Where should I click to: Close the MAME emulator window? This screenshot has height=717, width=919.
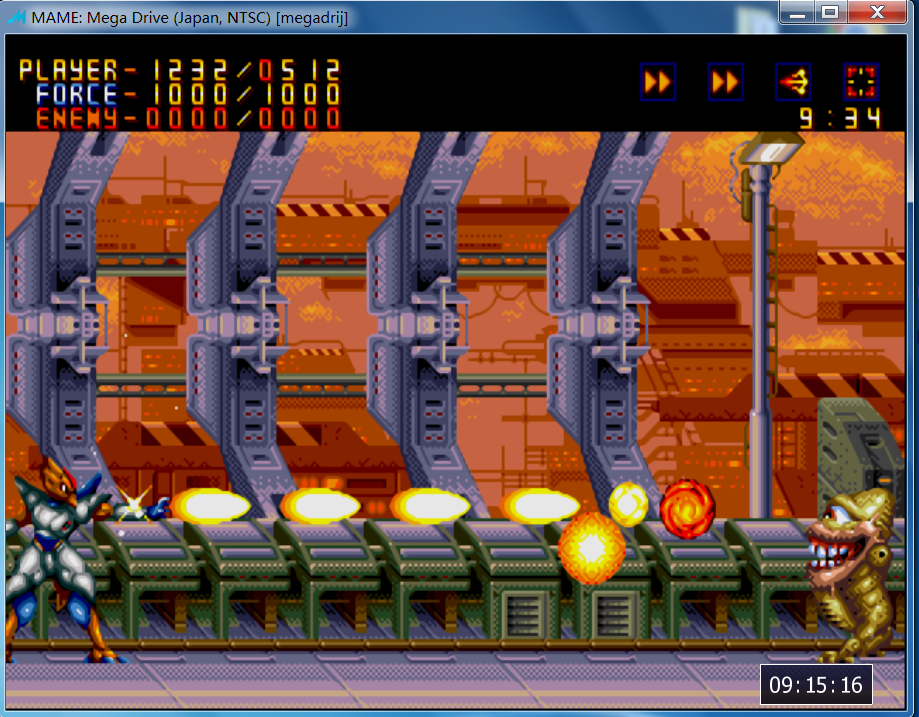876,13
